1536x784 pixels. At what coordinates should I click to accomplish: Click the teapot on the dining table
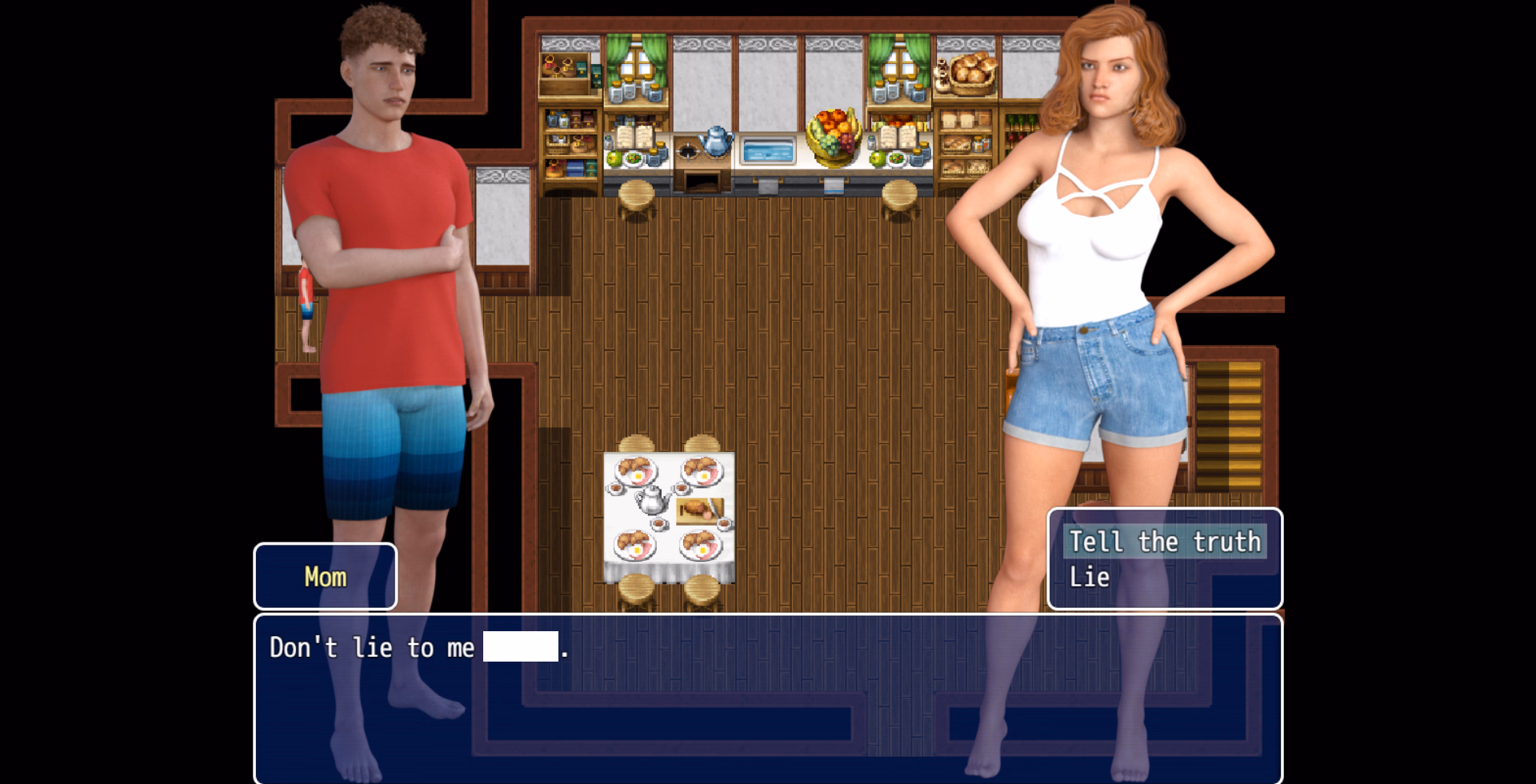(x=650, y=500)
